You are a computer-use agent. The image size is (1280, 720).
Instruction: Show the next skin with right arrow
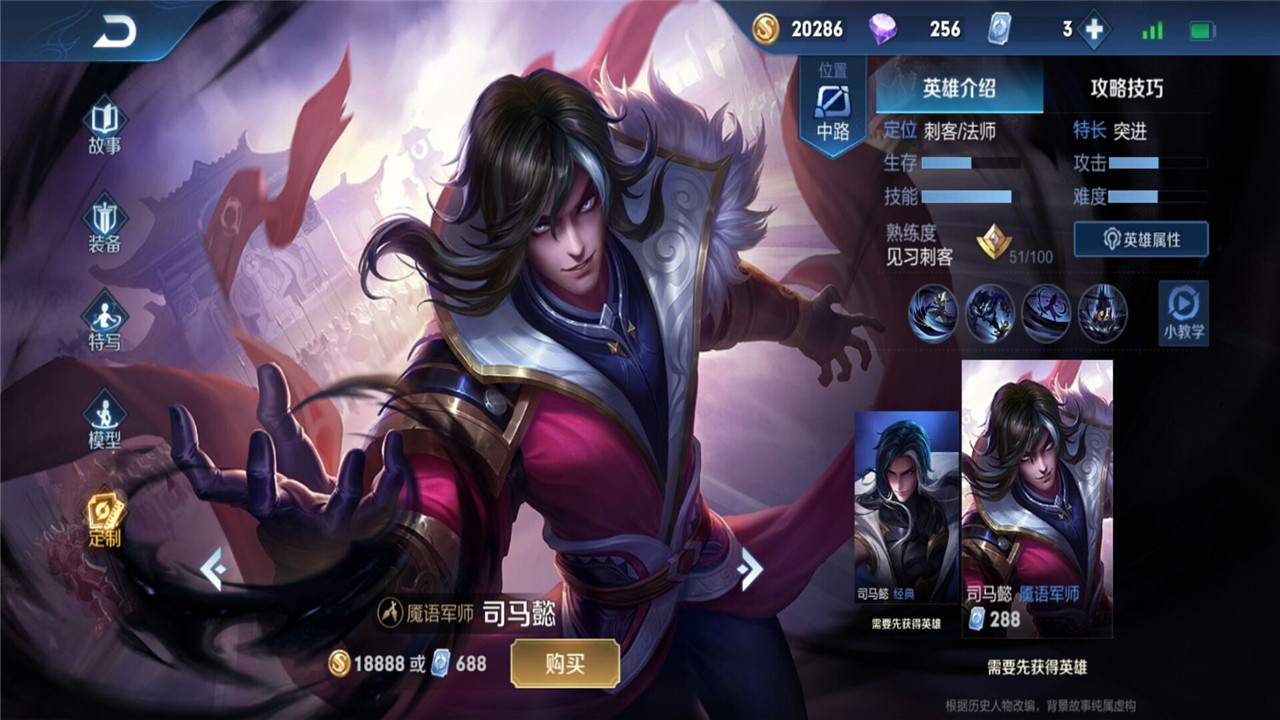click(749, 569)
